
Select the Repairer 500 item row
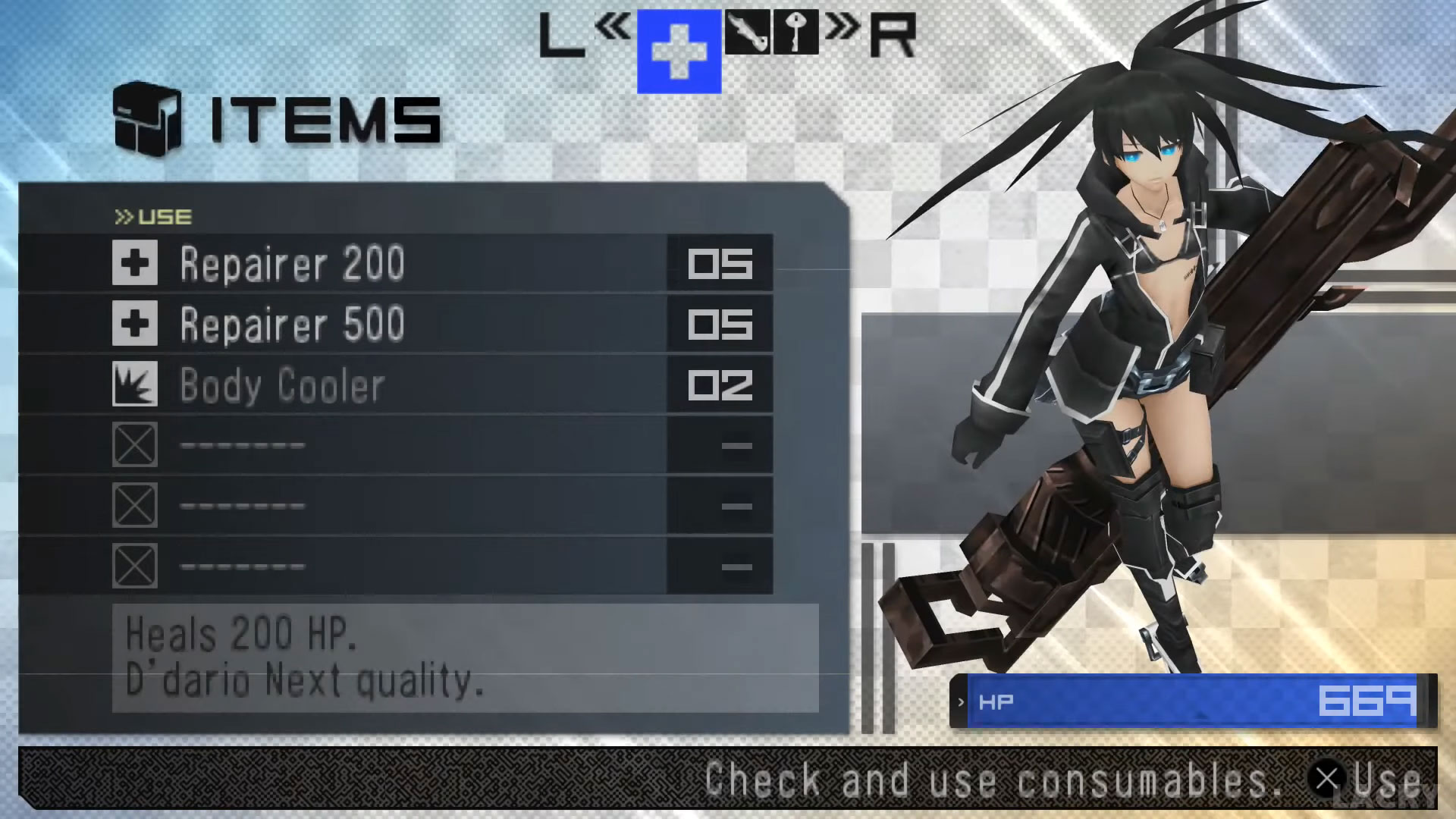341,325
